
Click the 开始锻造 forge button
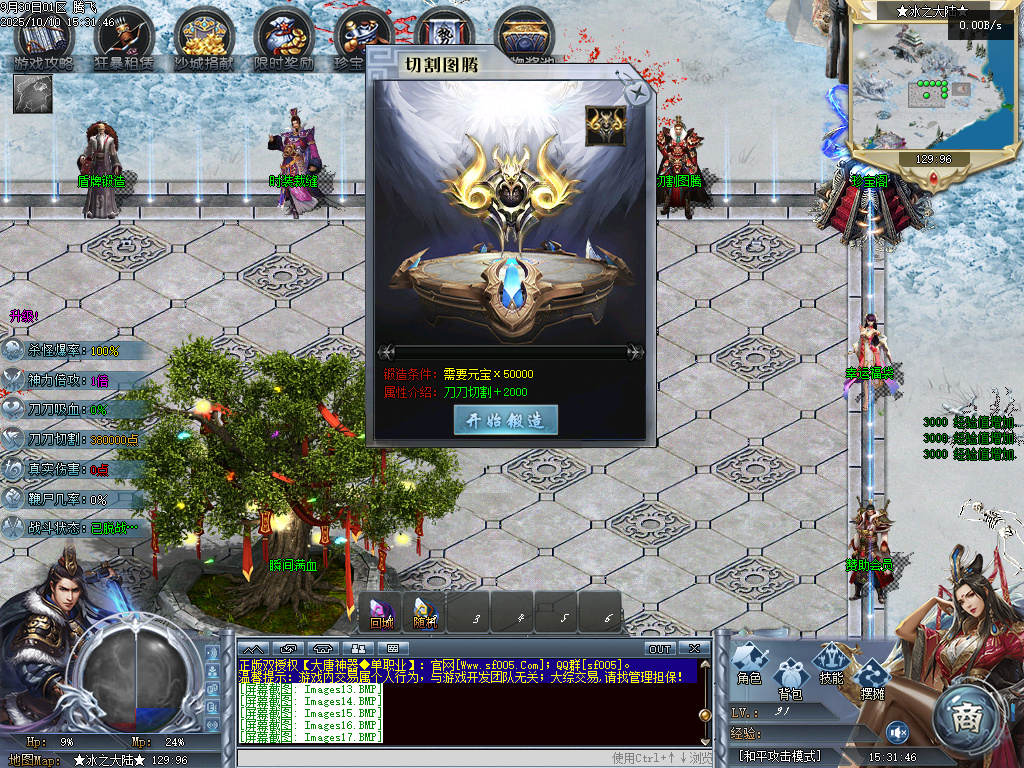tap(505, 421)
